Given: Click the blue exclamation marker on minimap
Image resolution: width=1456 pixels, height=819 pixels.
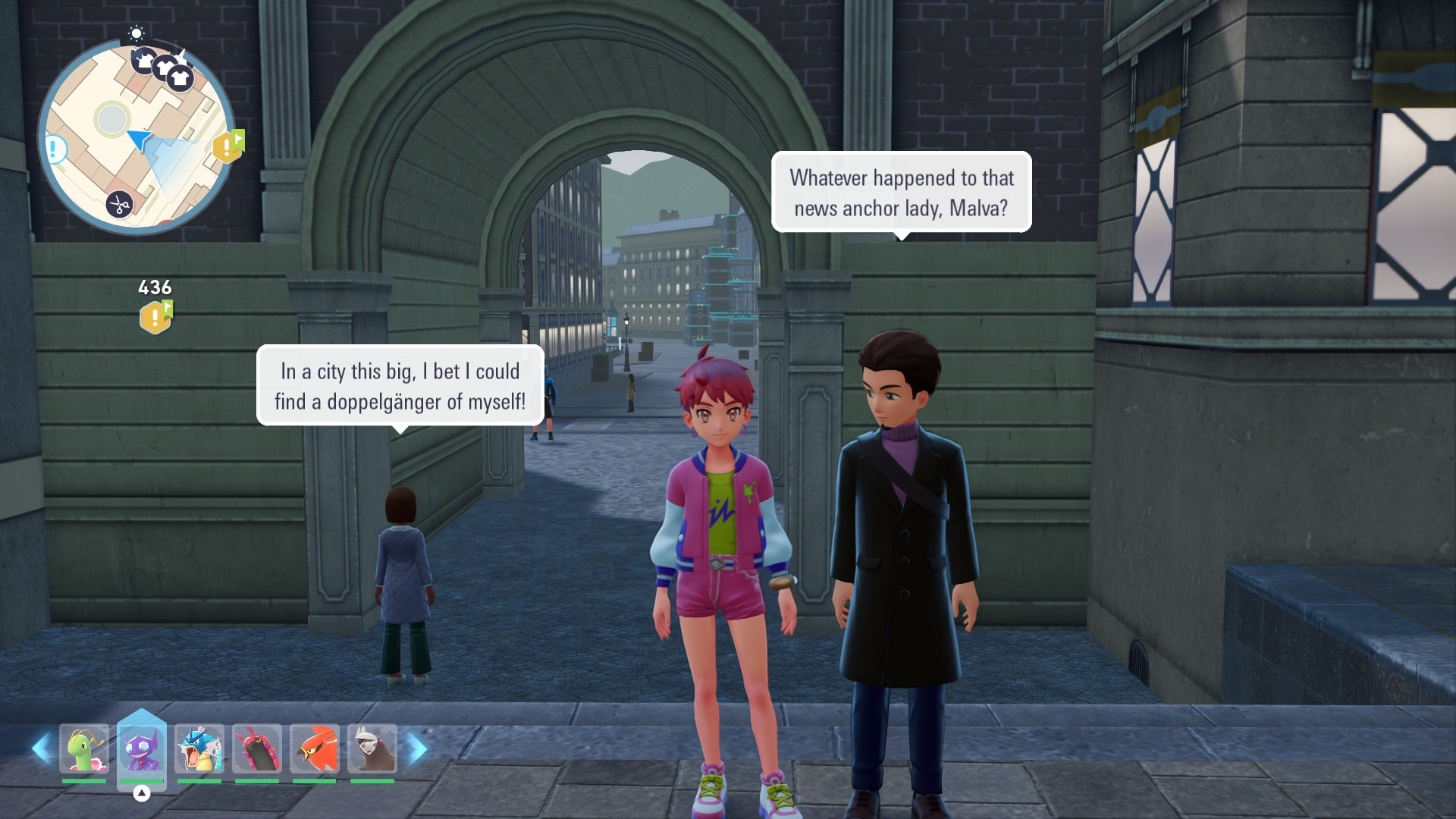Looking at the screenshot, I should pos(54,149).
